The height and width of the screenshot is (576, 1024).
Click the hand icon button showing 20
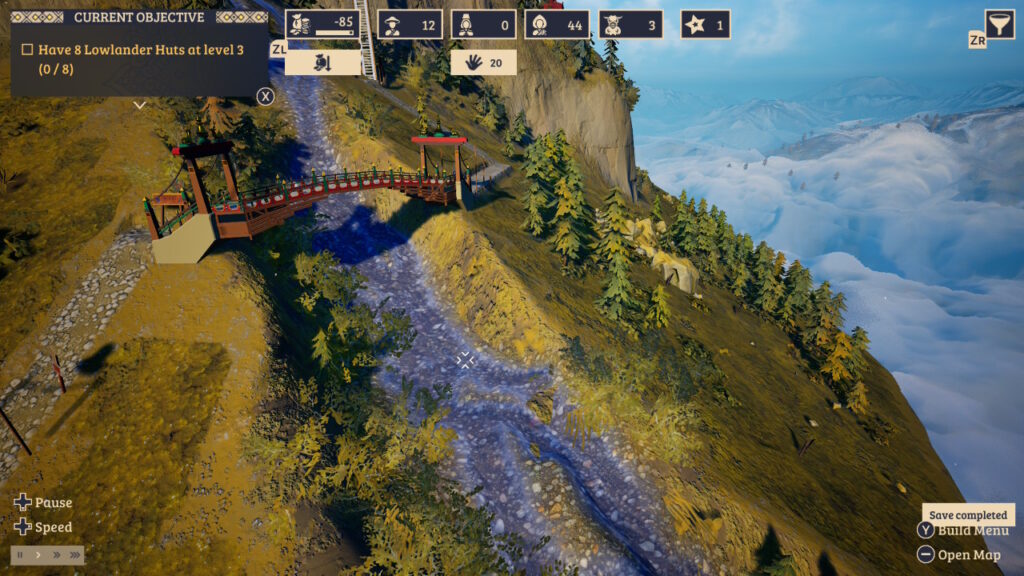pos(483,63)
